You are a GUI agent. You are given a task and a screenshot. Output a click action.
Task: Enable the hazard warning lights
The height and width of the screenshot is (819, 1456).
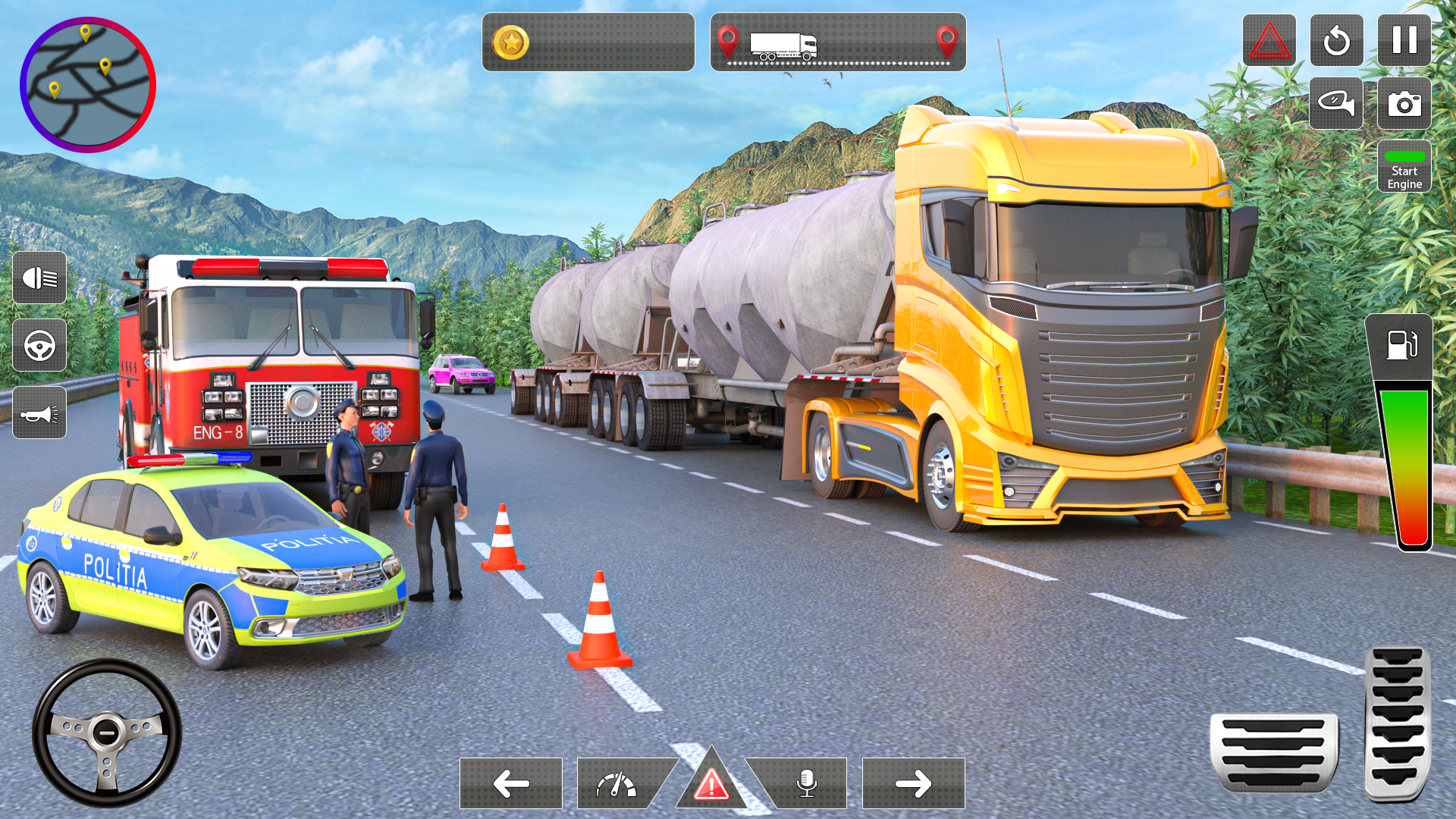711,783
